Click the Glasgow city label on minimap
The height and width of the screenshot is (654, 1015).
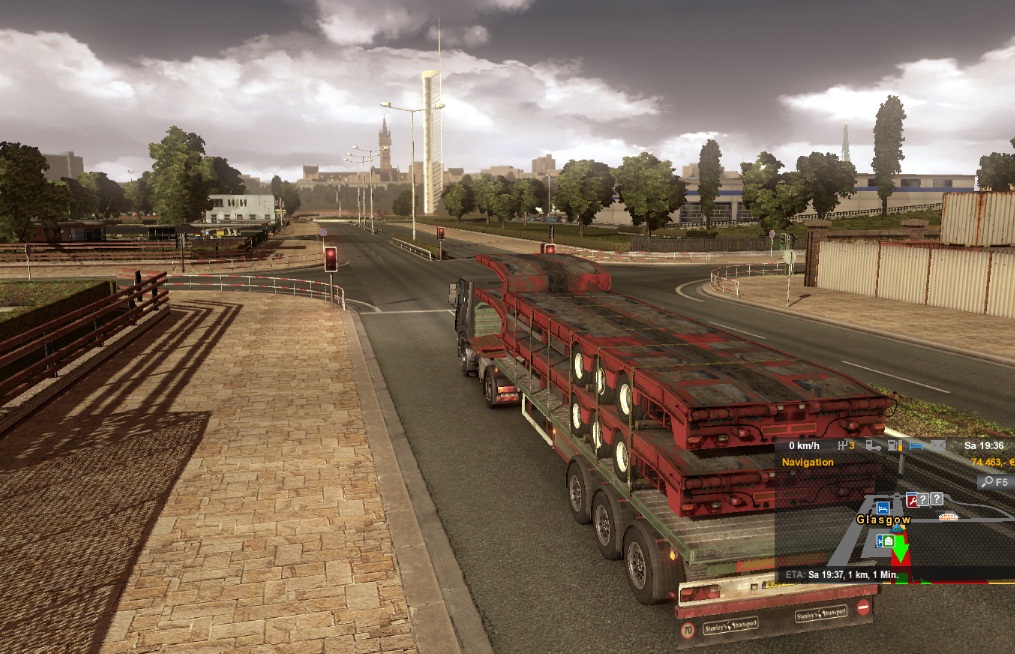coord(882,520)
